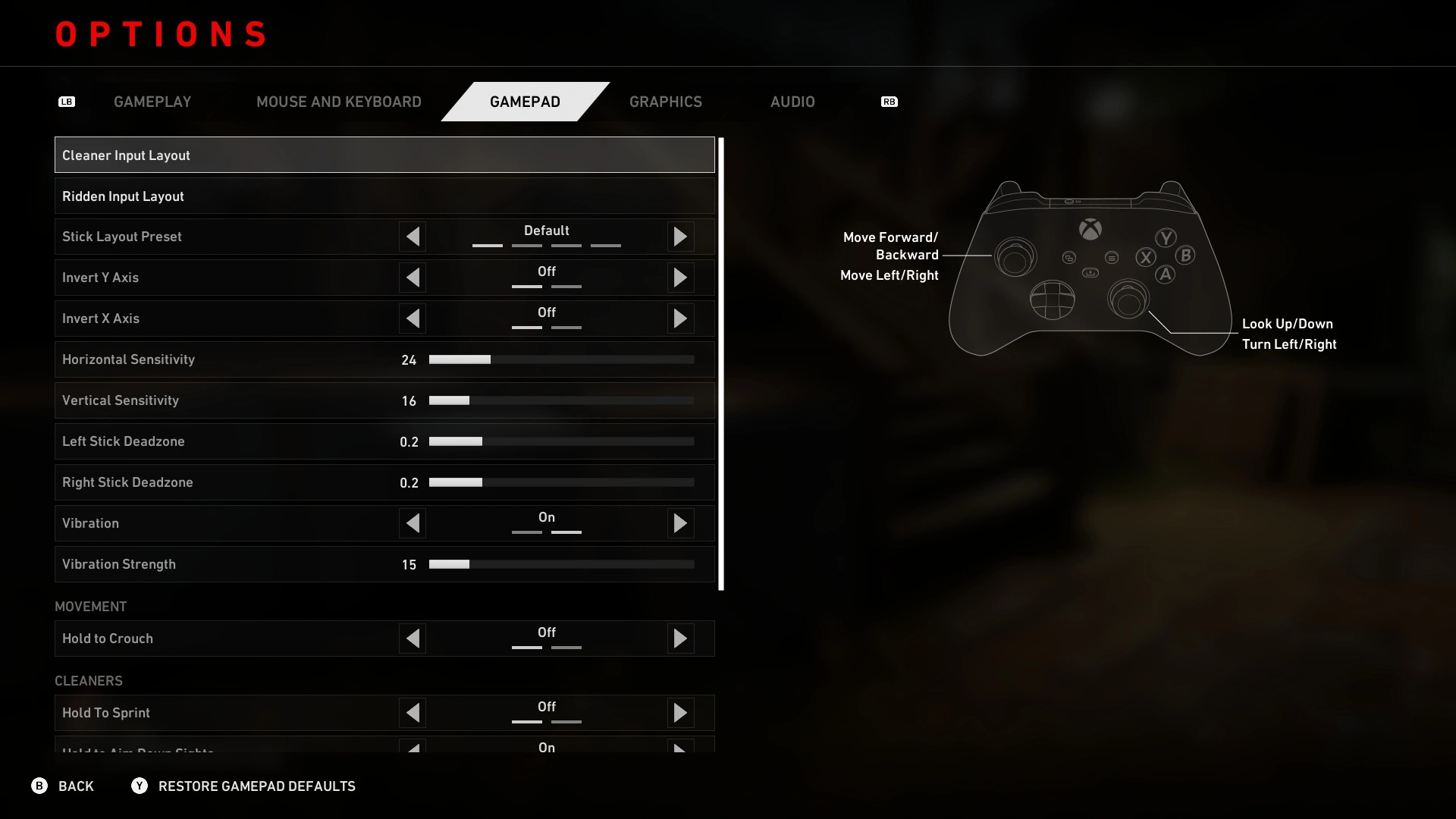Open Cleaner Input Layout
Viewport: 1456px width, 819px height.
click(x=384, y=155)
